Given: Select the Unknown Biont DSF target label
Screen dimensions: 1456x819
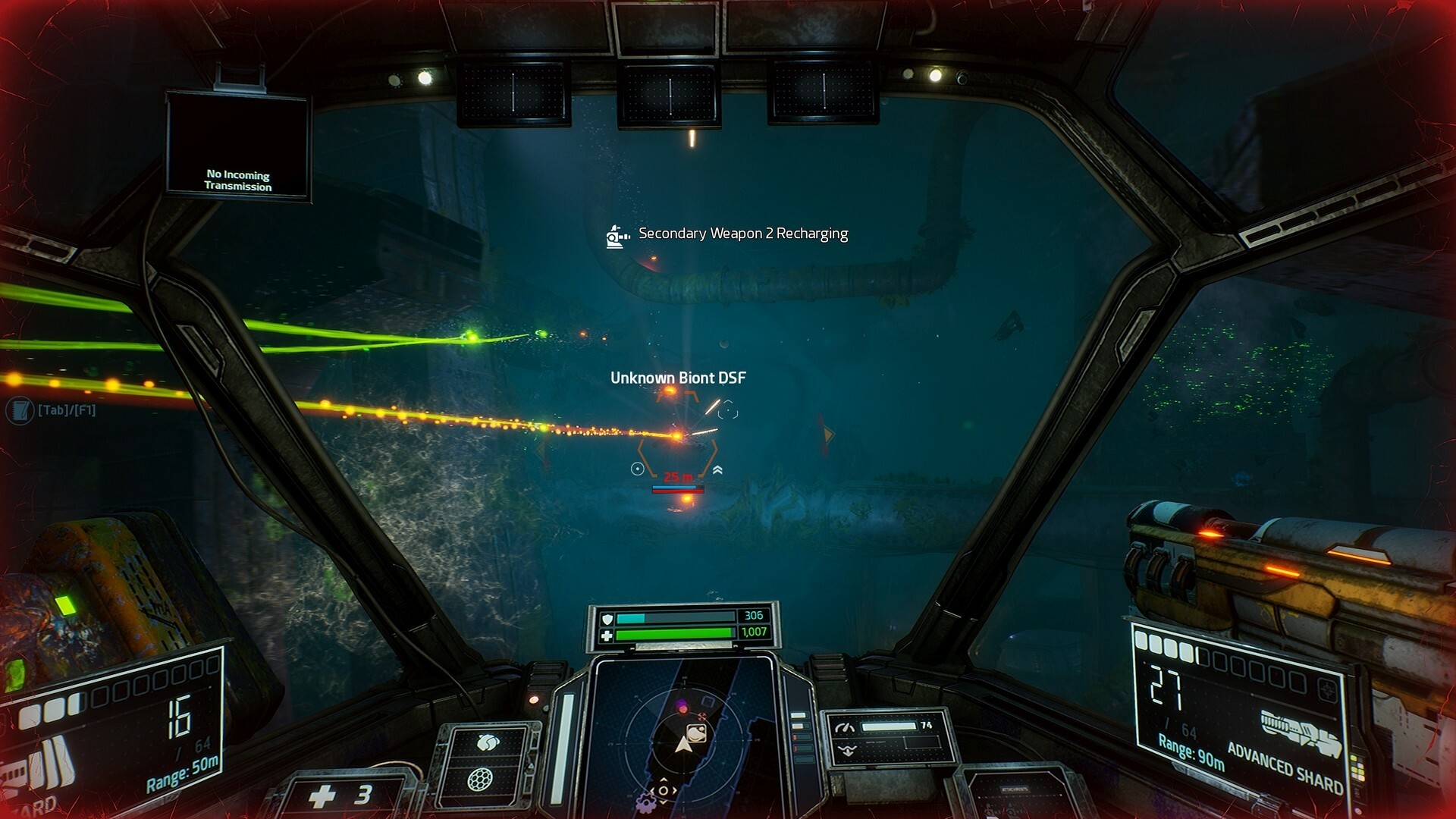Looking at the screenshot, I should click(678, 375).
